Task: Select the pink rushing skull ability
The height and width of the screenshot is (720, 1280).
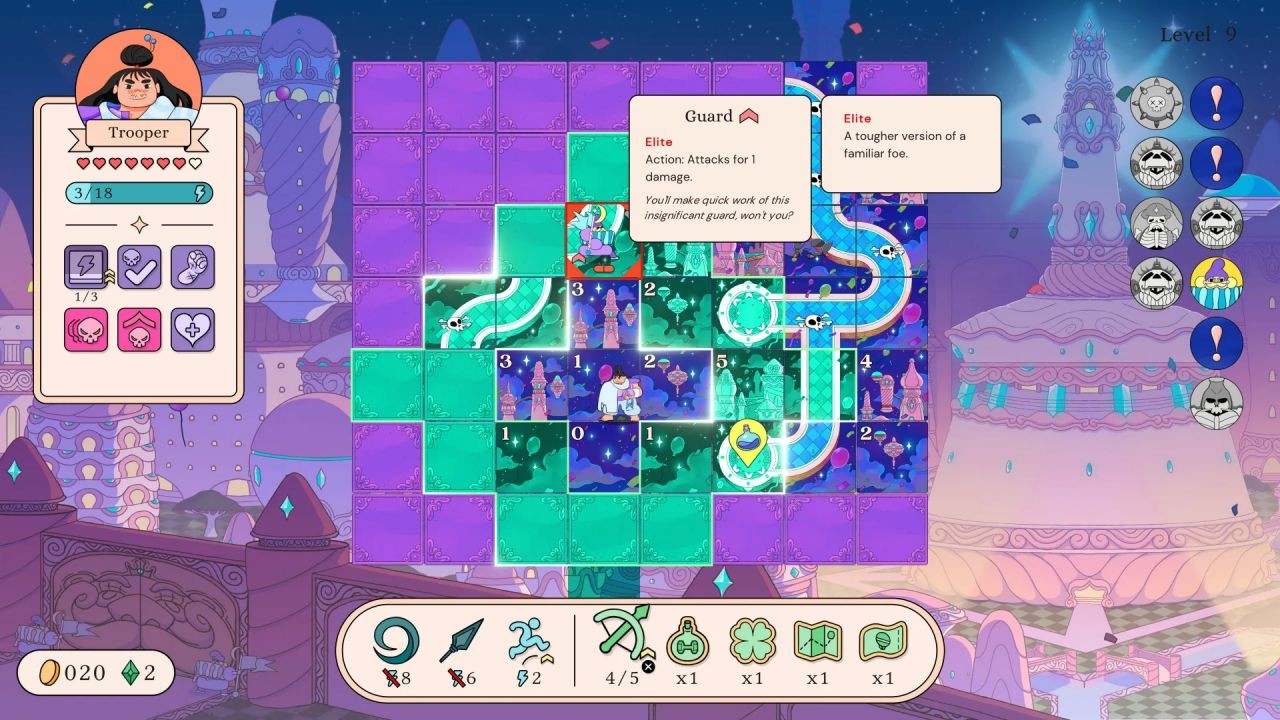Action: point(86,329)
